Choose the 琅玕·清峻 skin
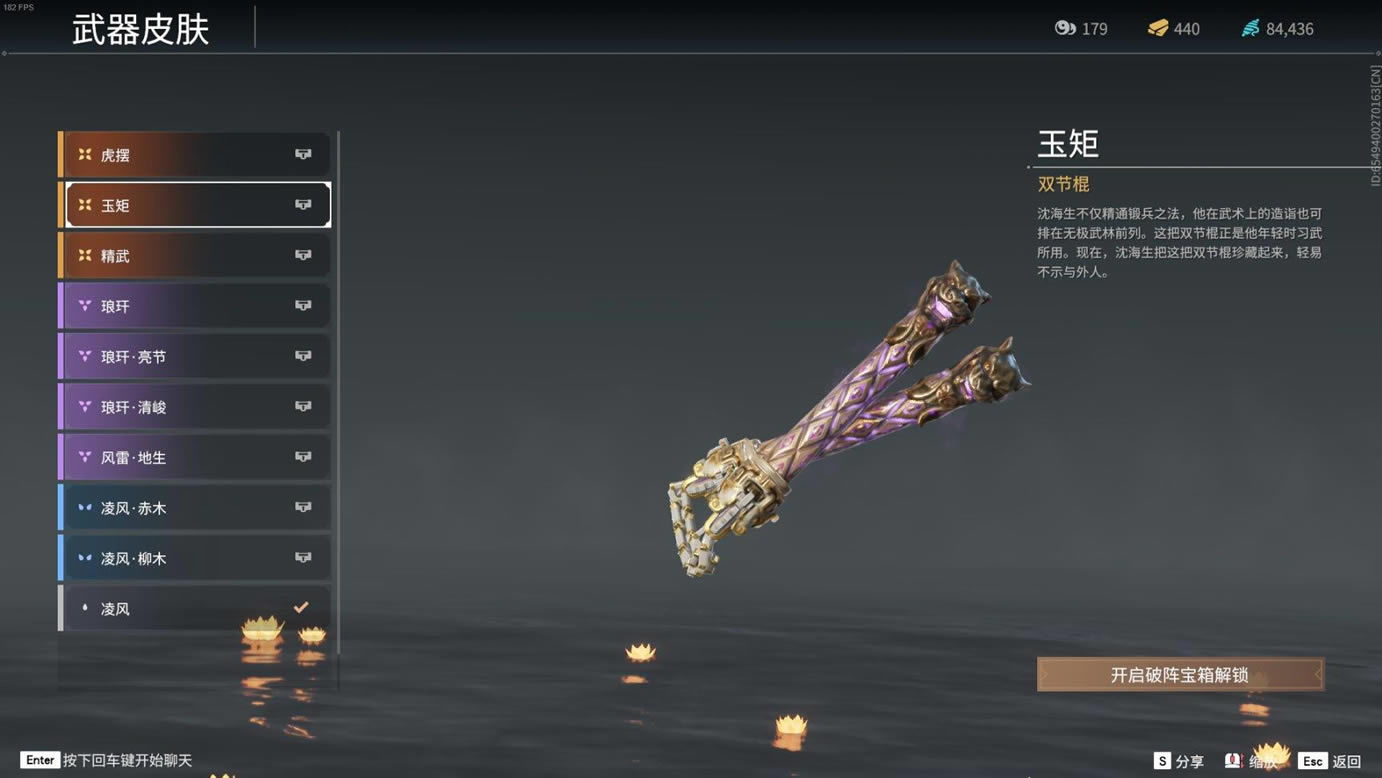This screenshot has height=778, width=1382. click(x=196, y=407)
